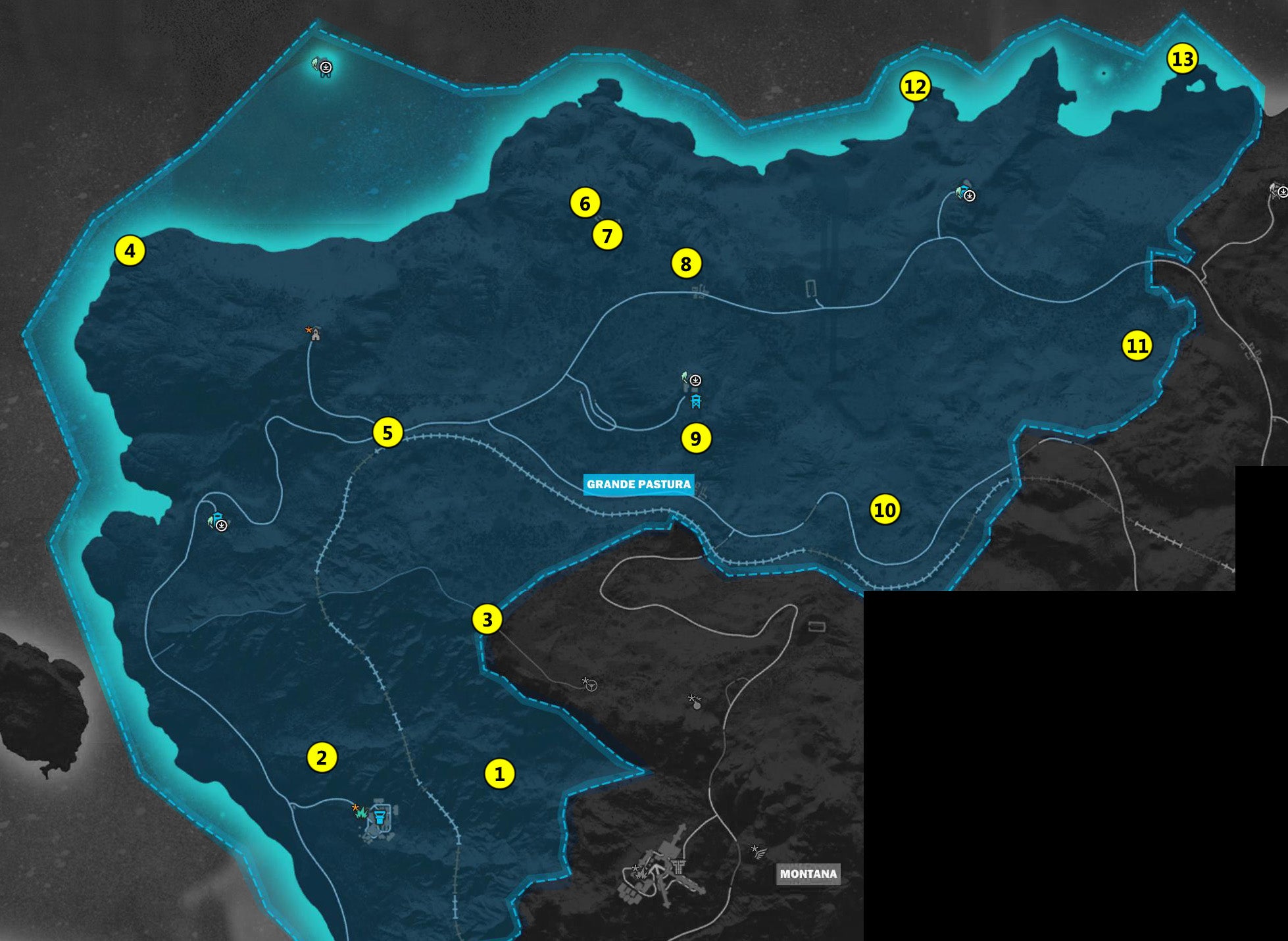This screenshot has width=1288, height=941.
Task: Select the goat icon on the northwest beach
Action: [x=322, y=68]
